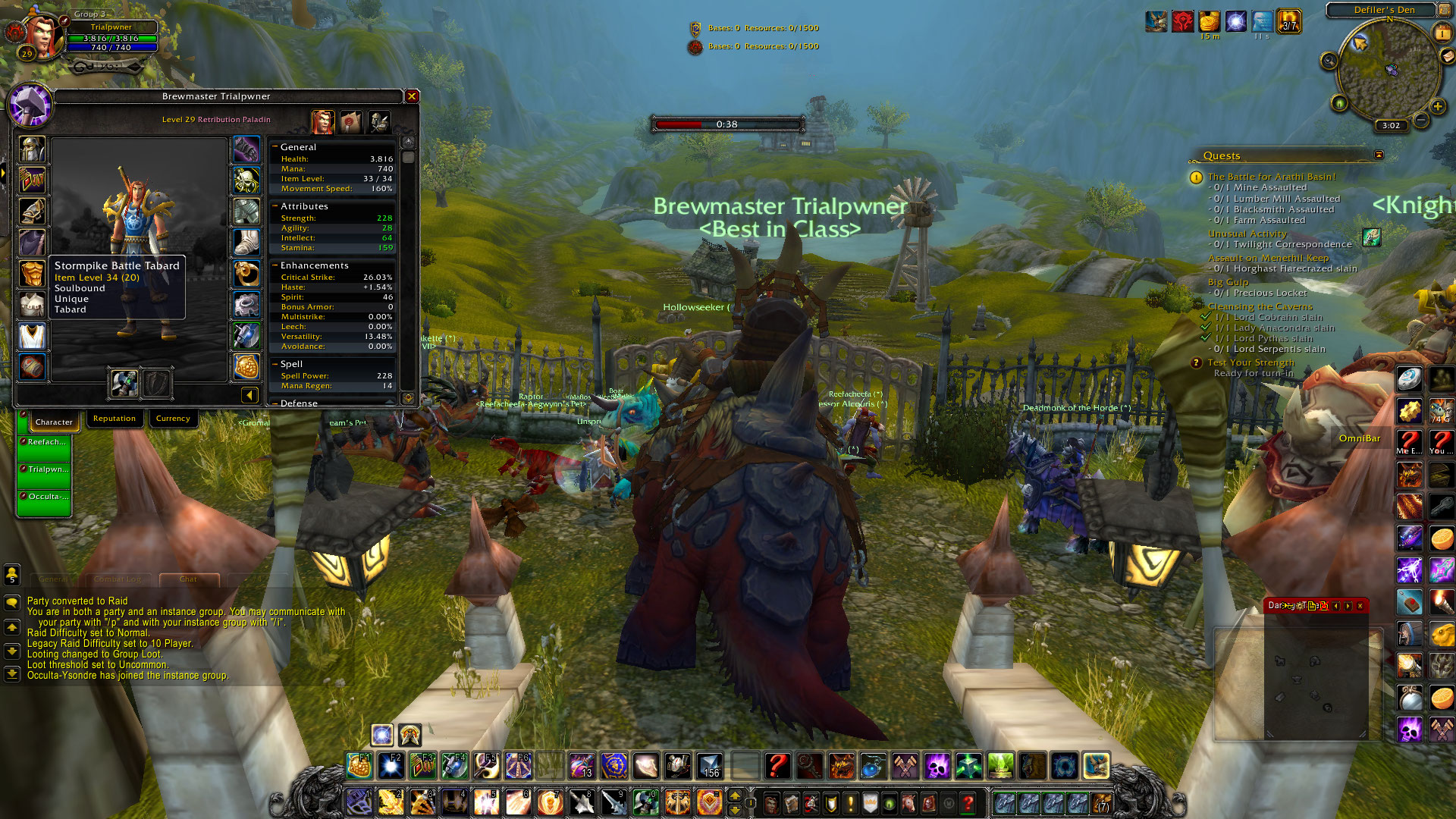Use the Twilight Correspondence quest item icon
This screenshot has width=1456, height=819.
pyautogui.click(x=1371, y=237)
